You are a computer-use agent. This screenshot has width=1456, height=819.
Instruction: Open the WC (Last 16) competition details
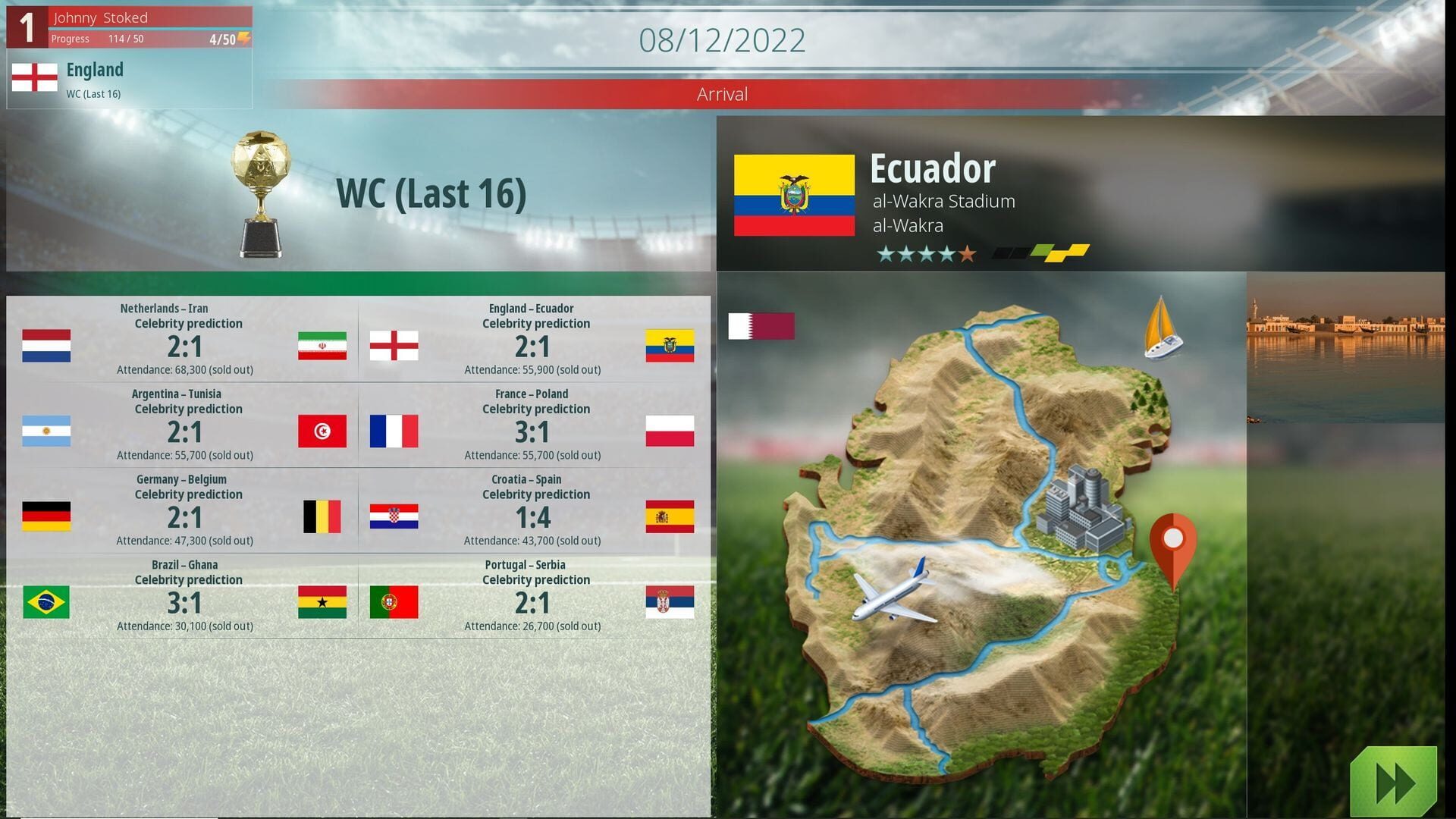(x=432, y=193)
